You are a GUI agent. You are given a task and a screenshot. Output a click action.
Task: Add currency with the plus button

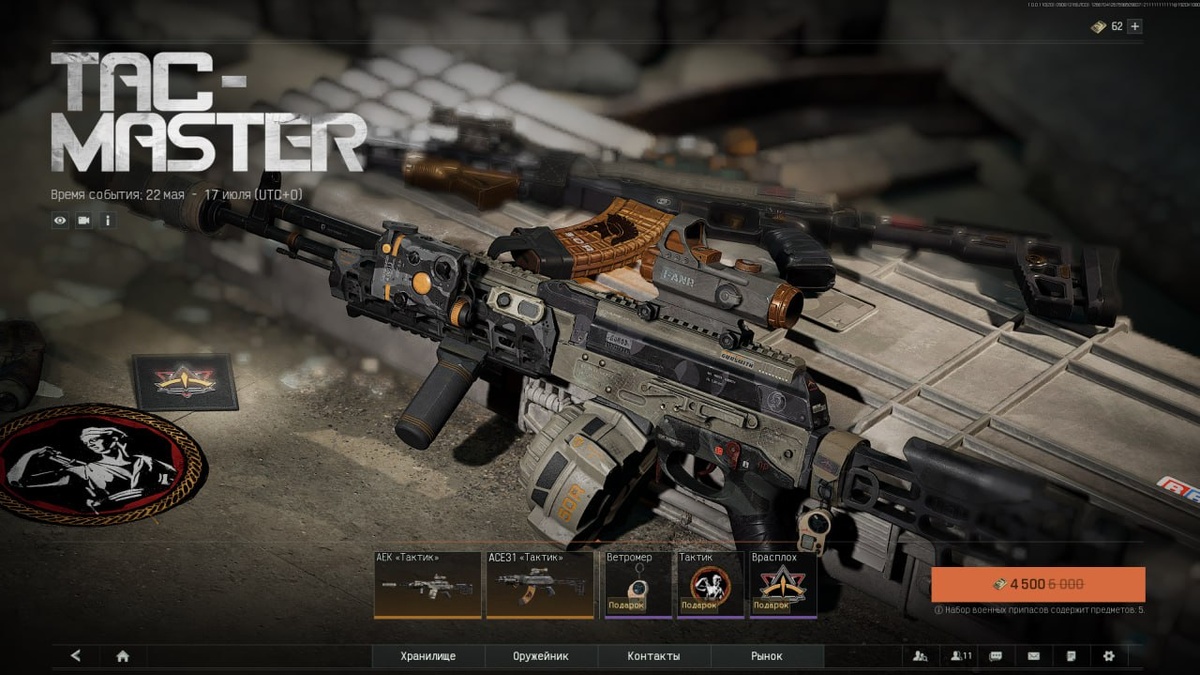(1134, 26)
